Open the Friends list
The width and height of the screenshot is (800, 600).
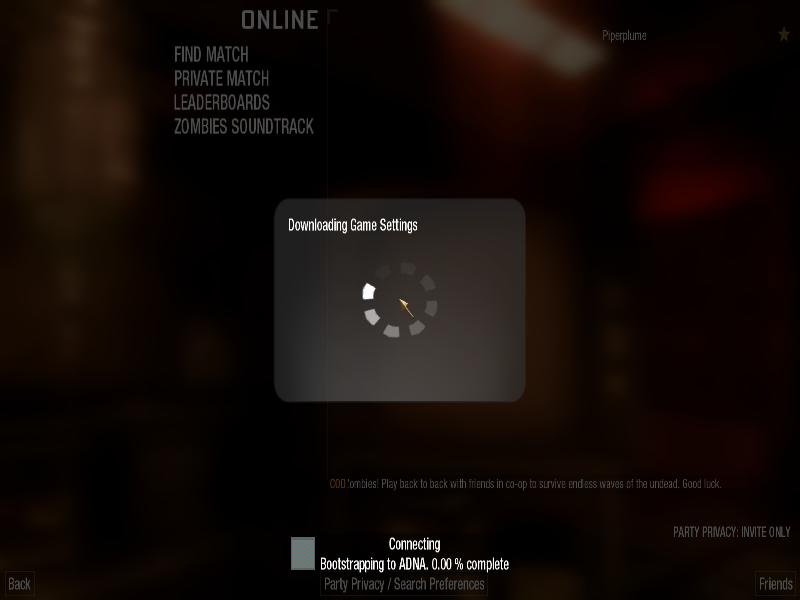tap(775, 584)
